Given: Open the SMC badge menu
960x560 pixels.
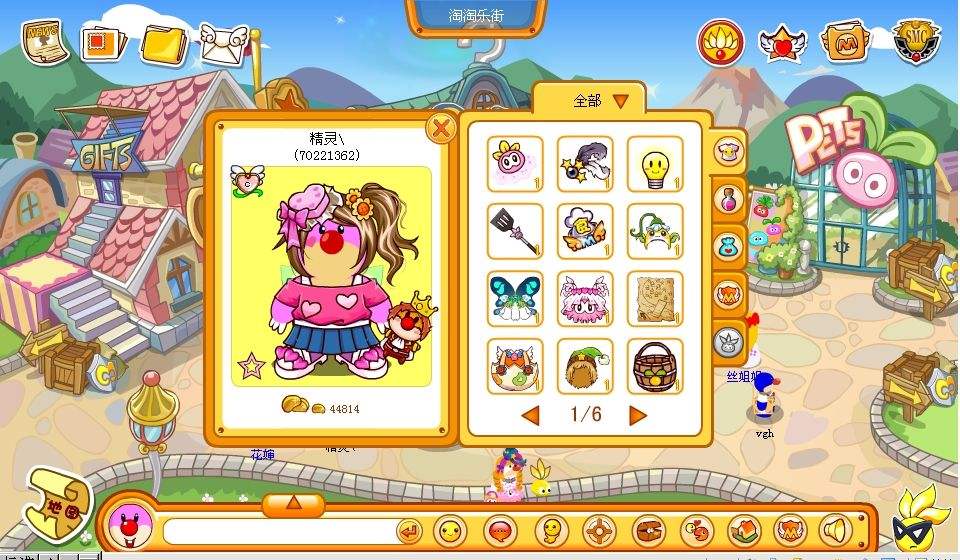Looking at the screenshot, I should pos(915,42).
